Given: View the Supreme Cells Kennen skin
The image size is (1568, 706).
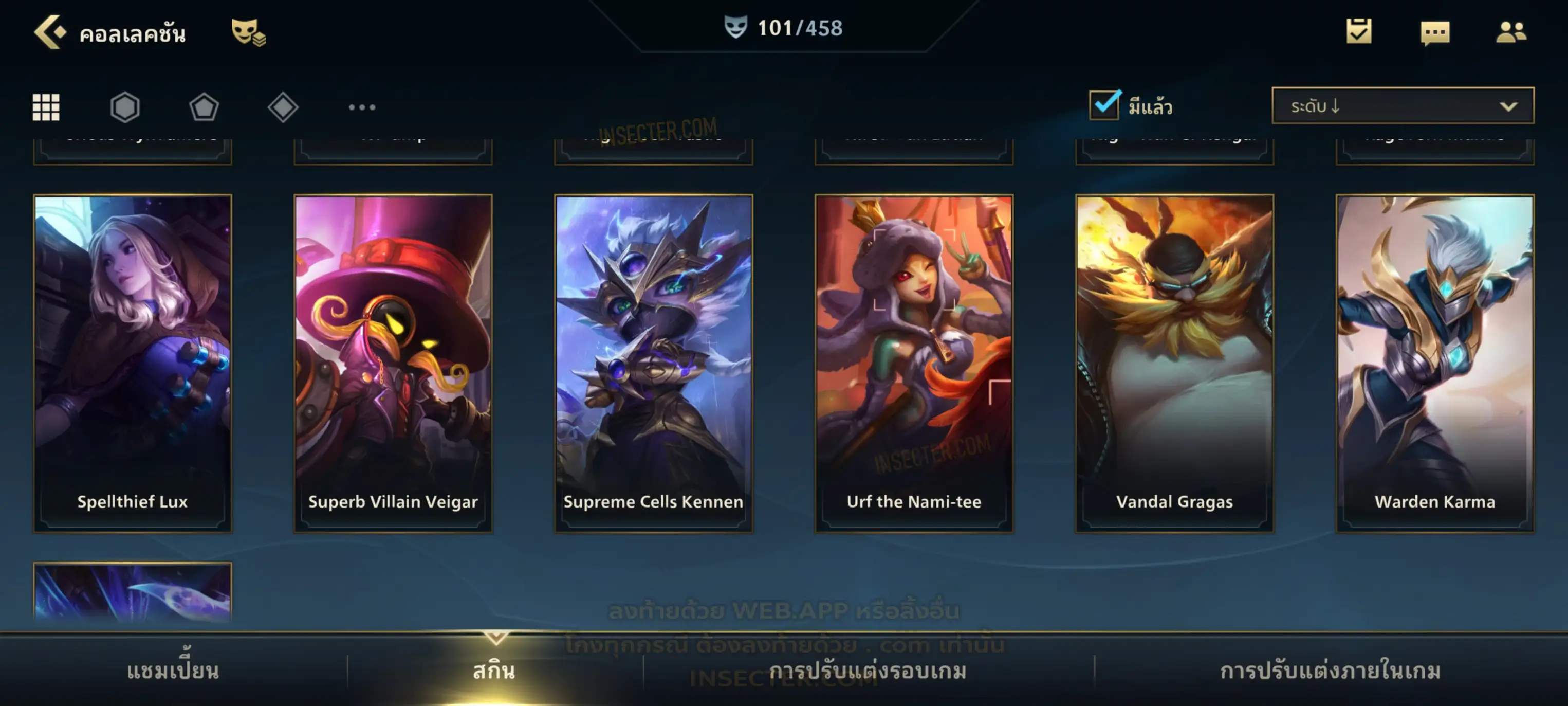Looking at the screenshot, I should pos(653,364).
